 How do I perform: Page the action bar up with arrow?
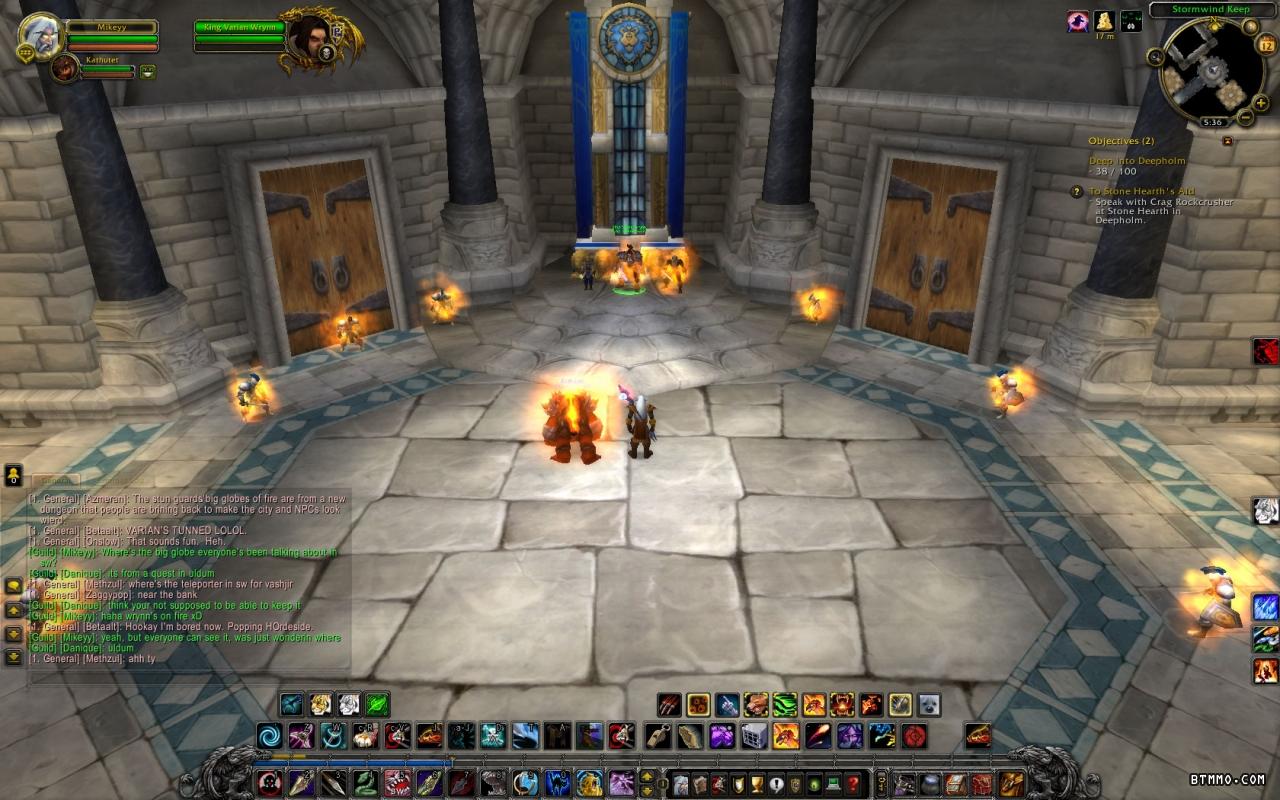tap(648, 776)
